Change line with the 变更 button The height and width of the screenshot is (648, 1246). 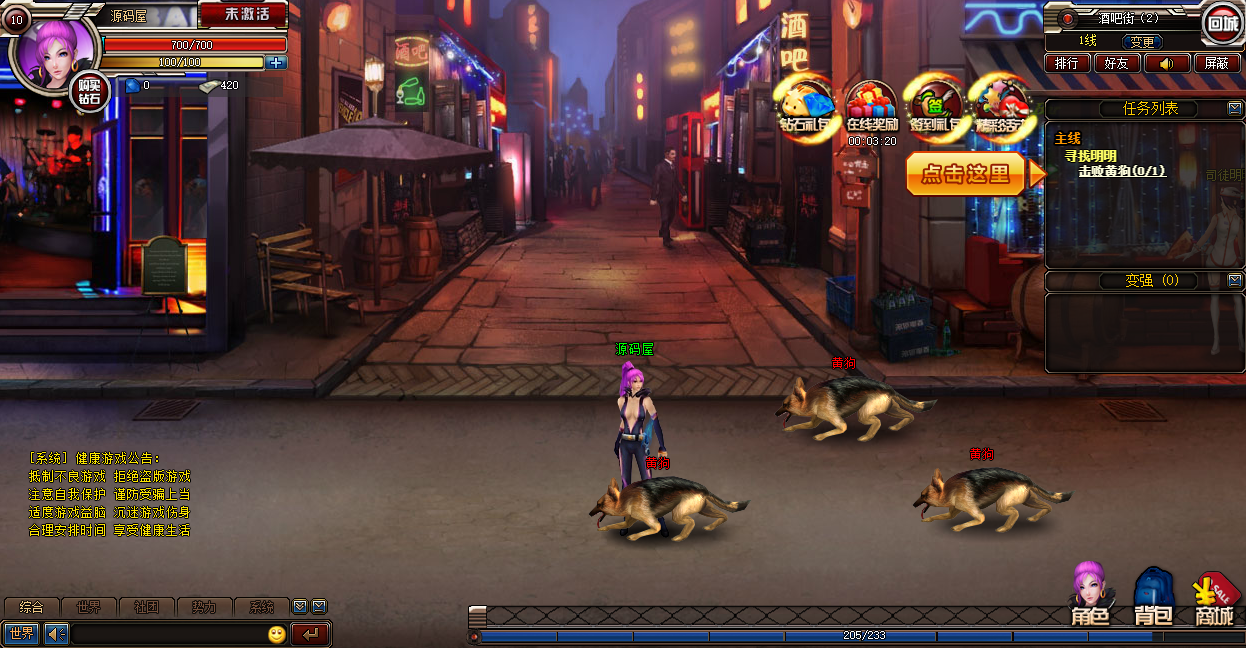point(1142,42)
